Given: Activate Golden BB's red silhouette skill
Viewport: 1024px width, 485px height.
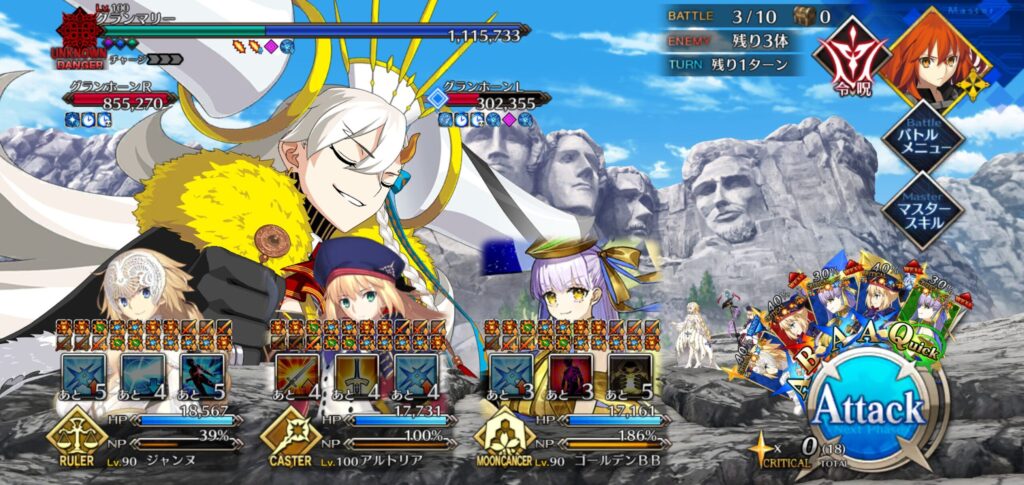Looking at the screenshot, I should pyautogui.click(x=570, y=374).
